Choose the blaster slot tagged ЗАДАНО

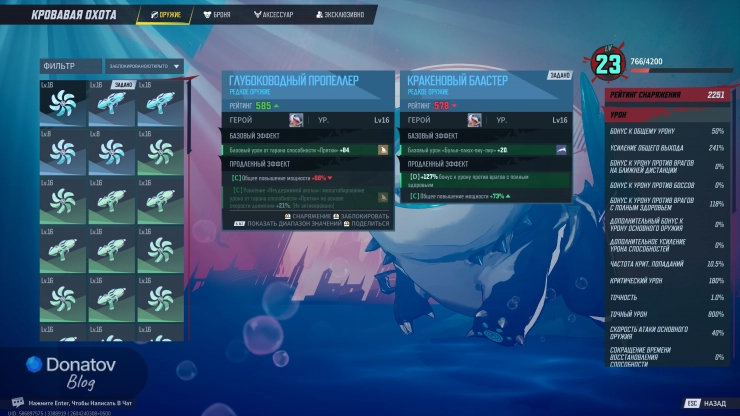tap(112, 103)
